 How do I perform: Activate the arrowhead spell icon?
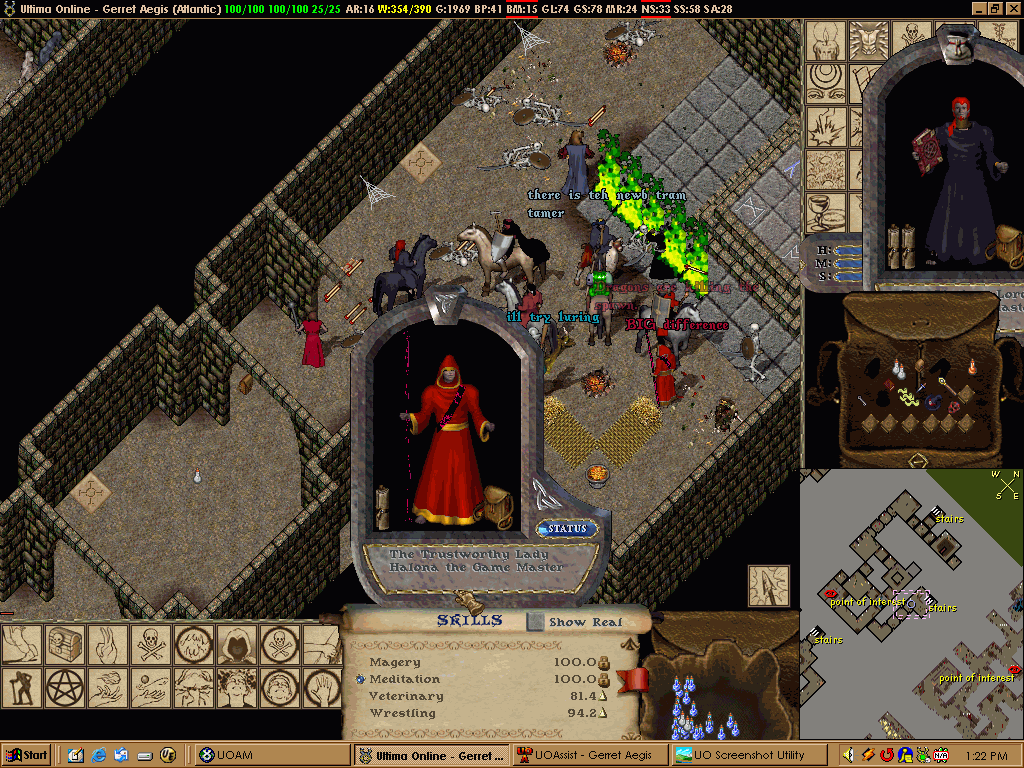[x=765, y=584]
